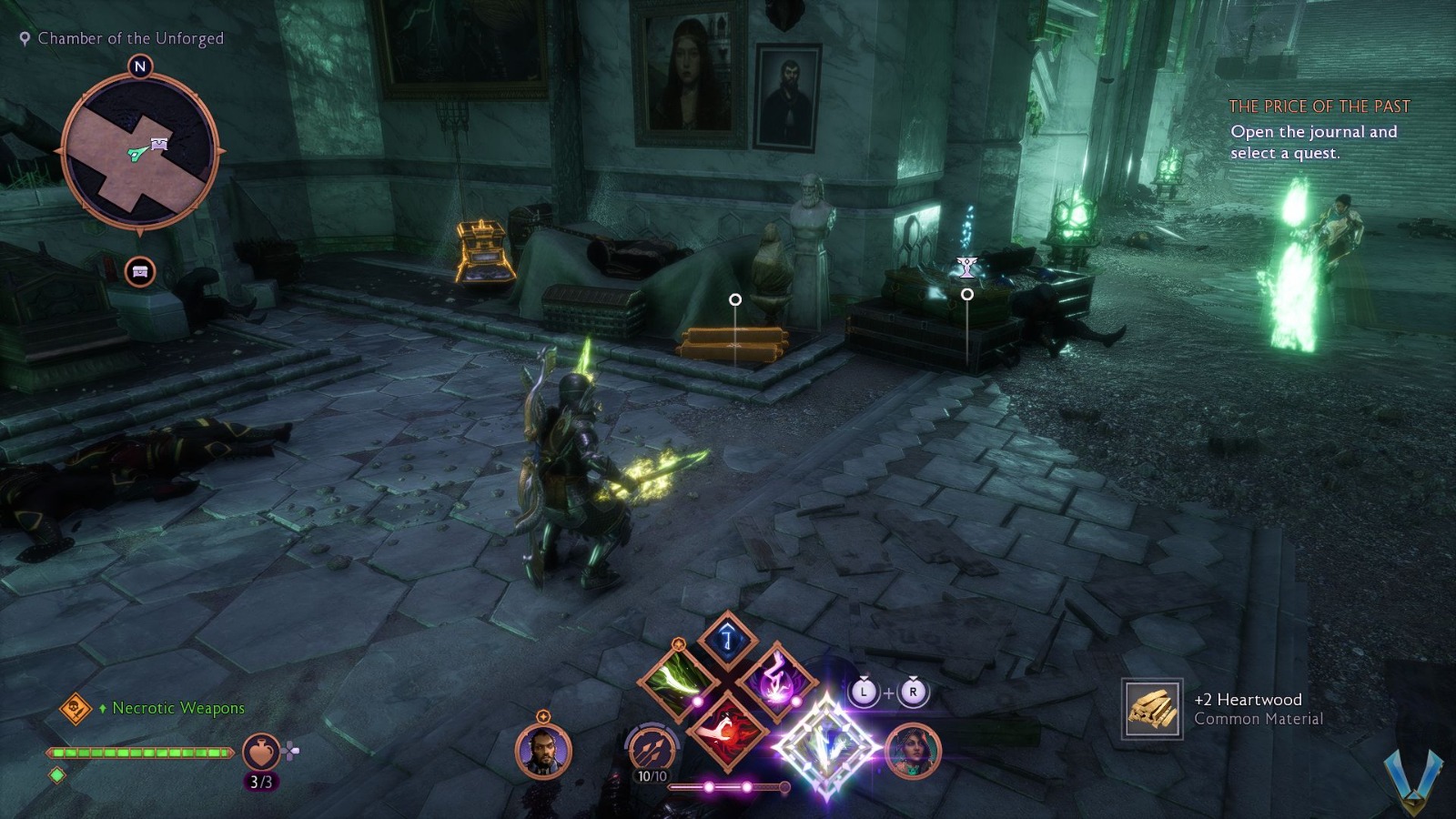The width and height of the screenshot is (1456, 819).
Task: Click the d-pad selector next to the potion
Action: [x=290, y=749]
